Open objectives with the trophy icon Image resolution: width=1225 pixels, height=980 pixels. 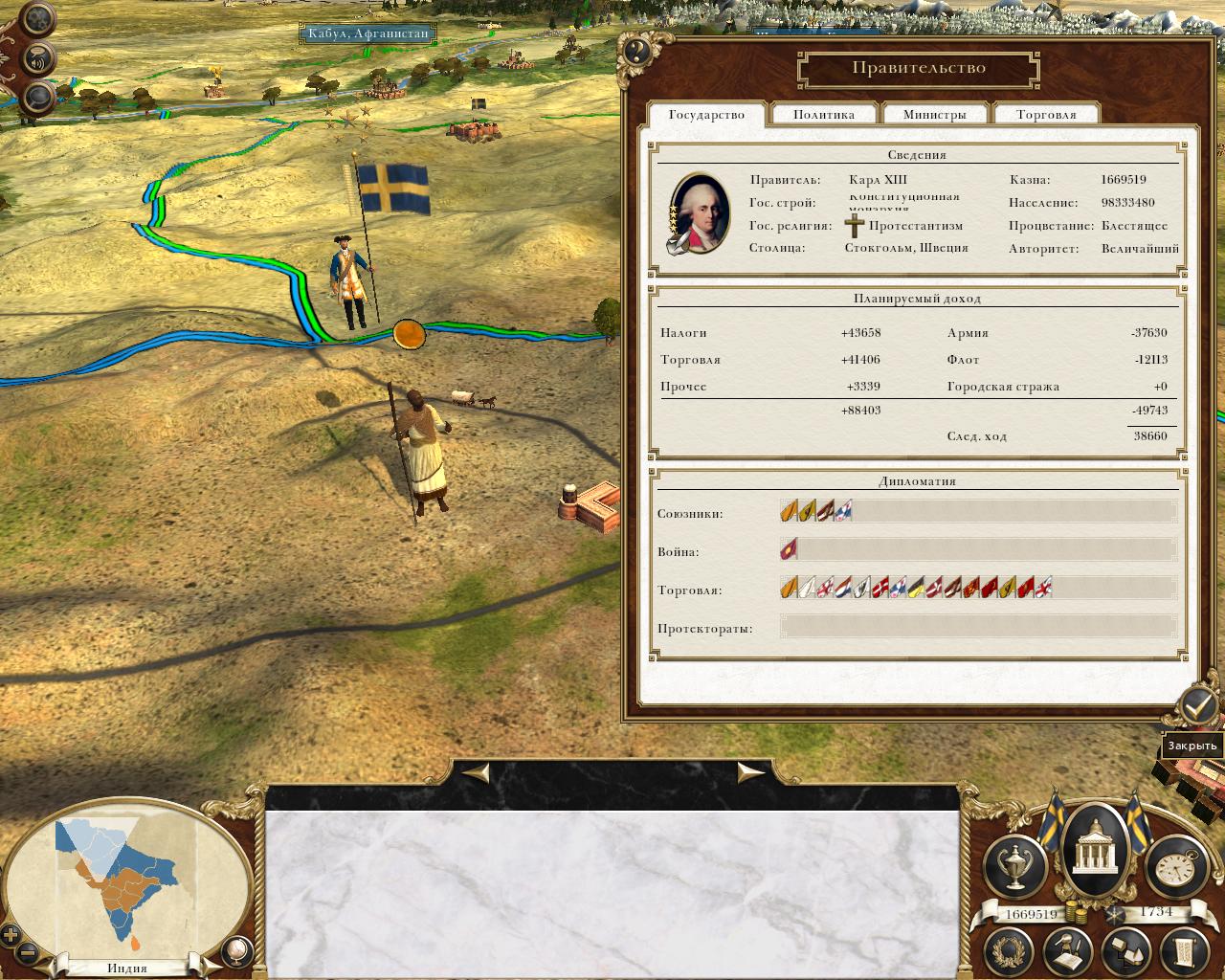pyautogui.click(x=1014, y=865)
